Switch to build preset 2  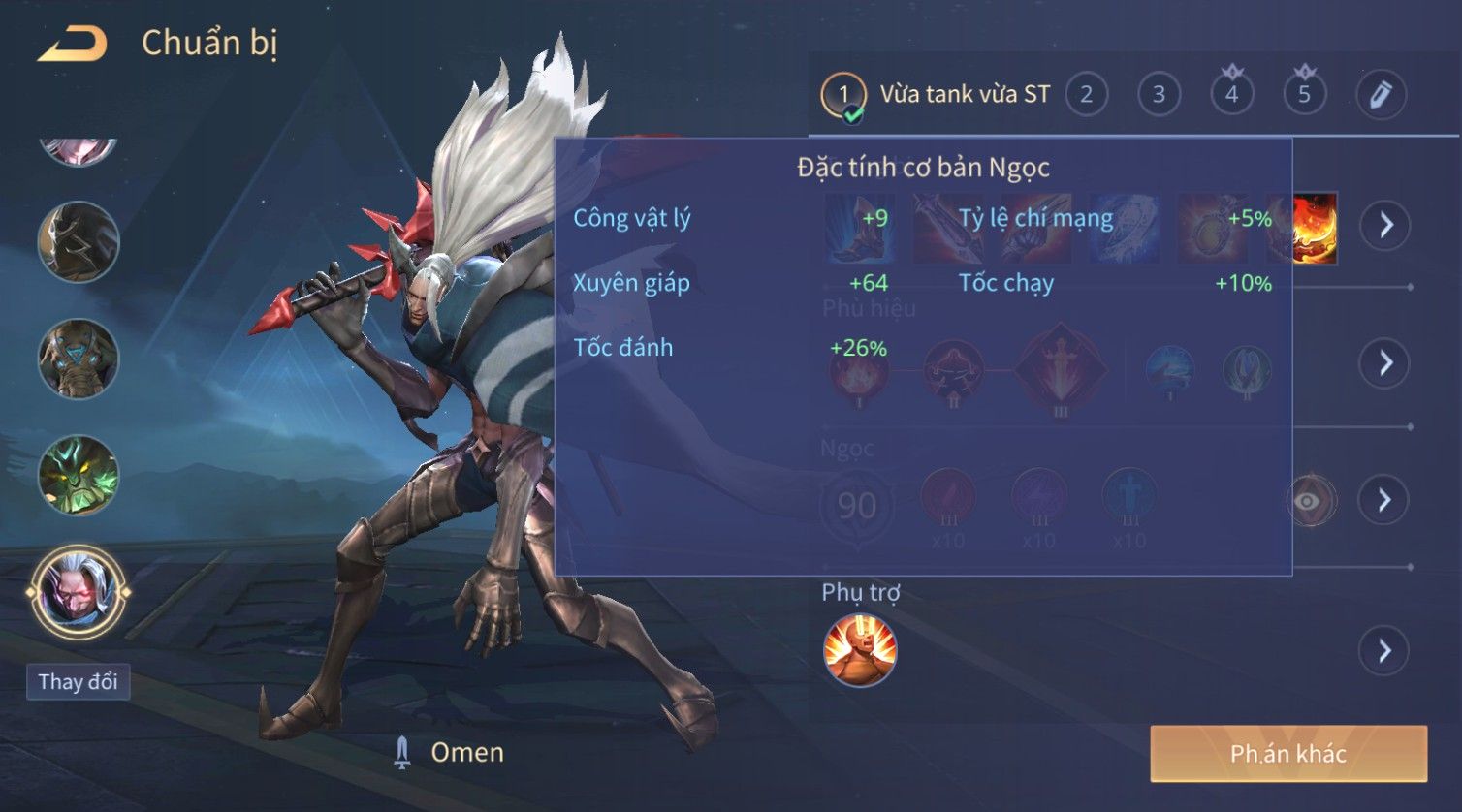tap(1086, 95)
